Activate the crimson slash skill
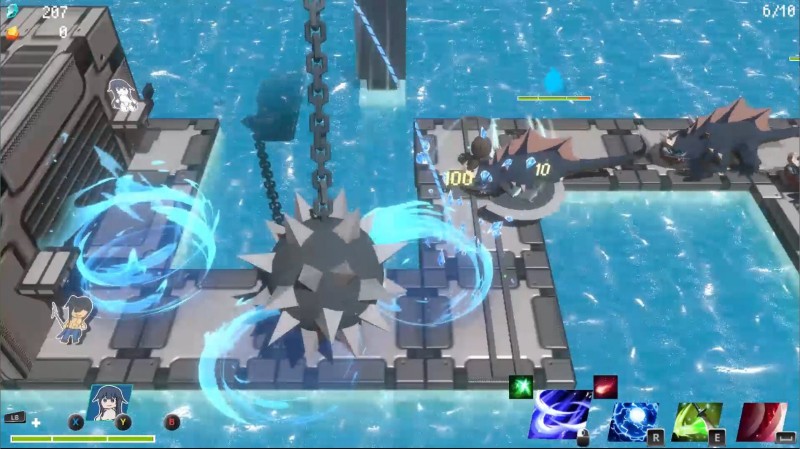This screenshot has width=800, height=449. (762, 422)
